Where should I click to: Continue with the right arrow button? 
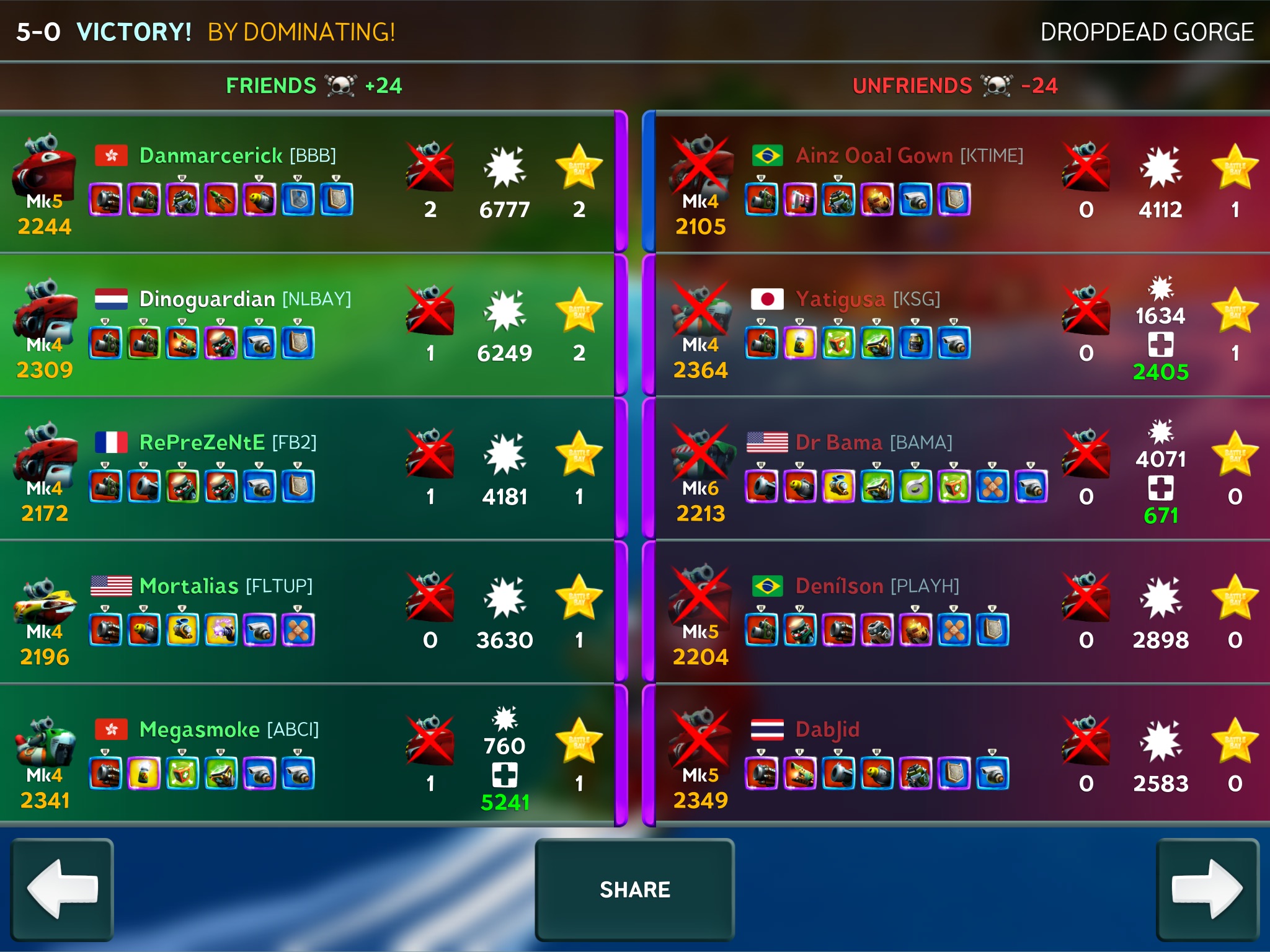coord(1207,889)
